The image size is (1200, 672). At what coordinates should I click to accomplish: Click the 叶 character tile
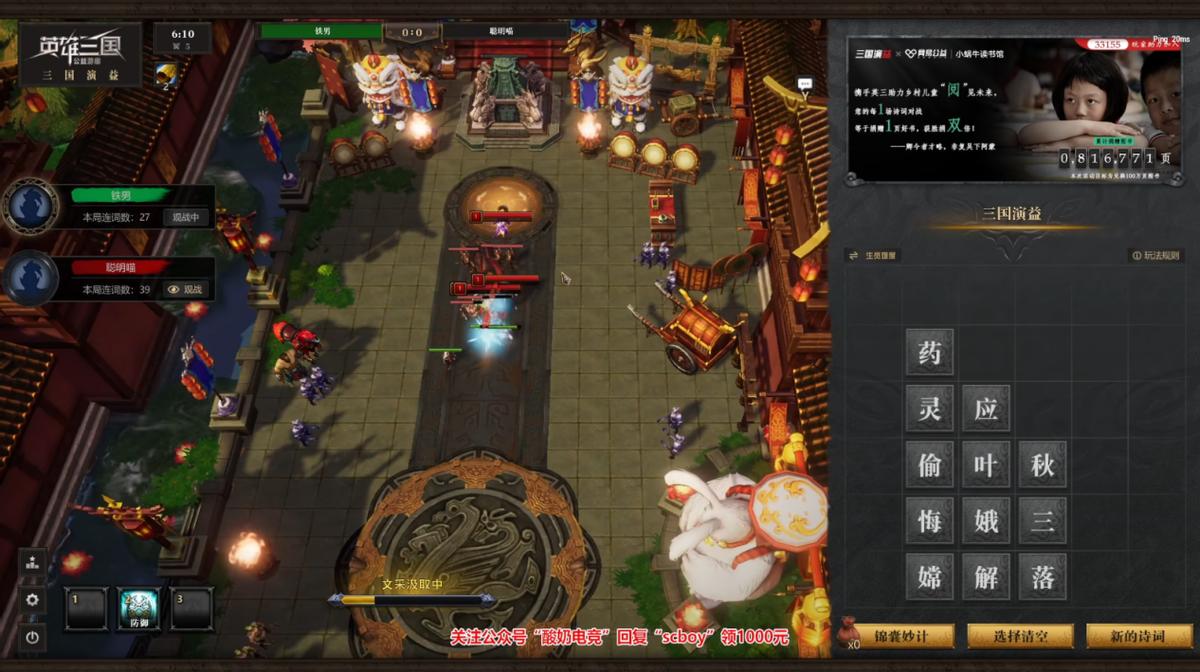986,464
